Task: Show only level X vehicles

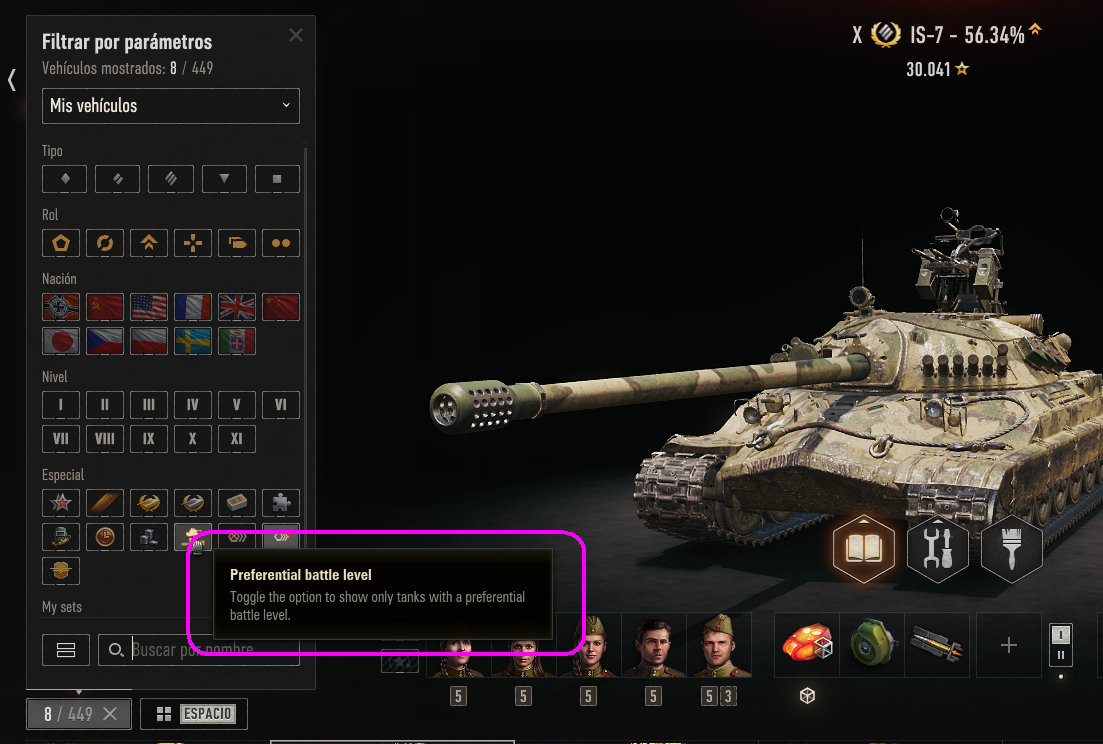Action: click(x=193, y=439)
